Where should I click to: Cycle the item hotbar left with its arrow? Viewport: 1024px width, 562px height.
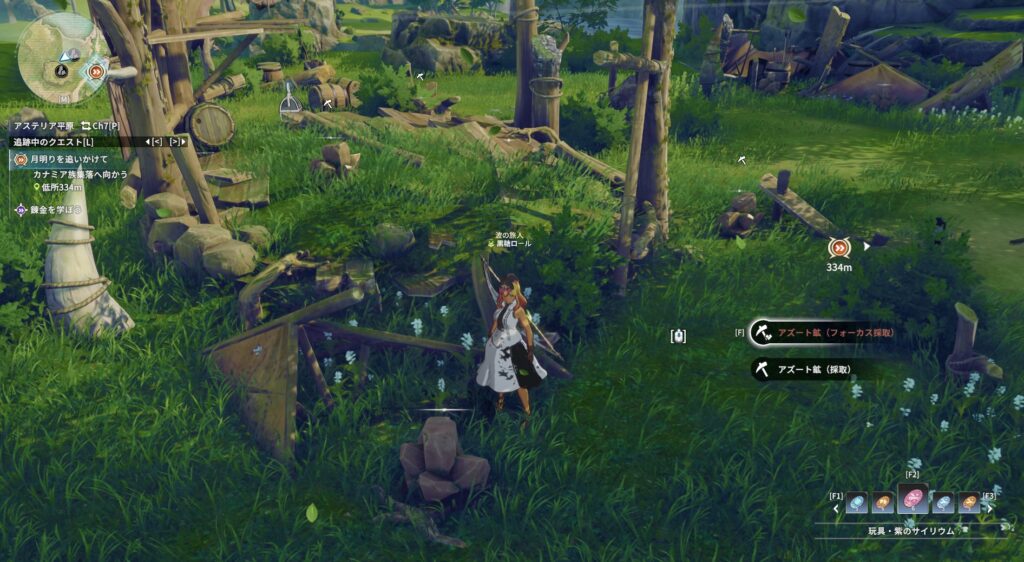tap(837, 509)
